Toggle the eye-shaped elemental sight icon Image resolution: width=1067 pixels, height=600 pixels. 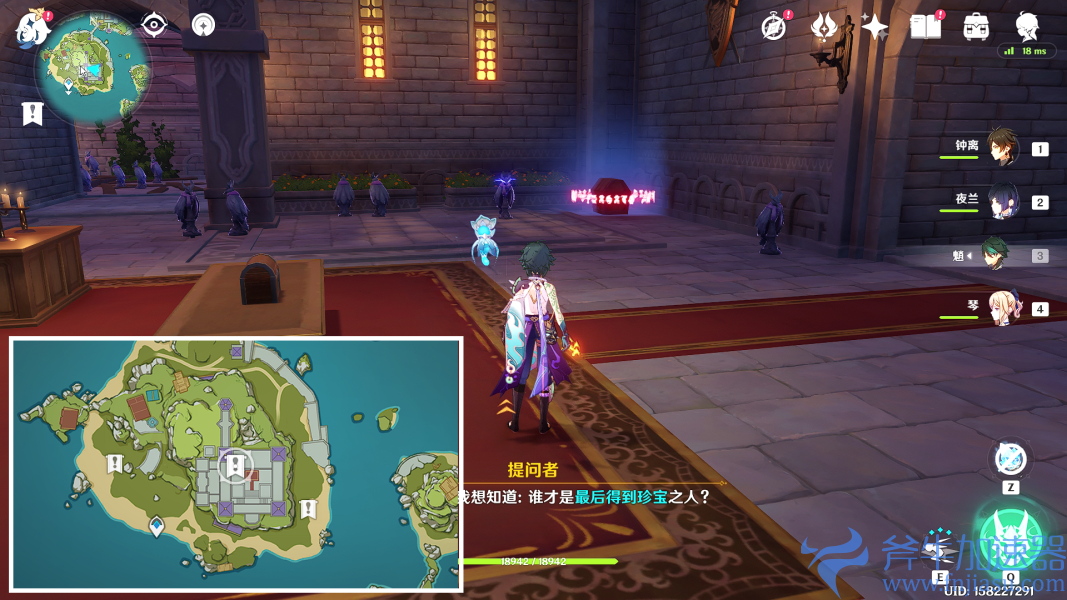[154, 25]
